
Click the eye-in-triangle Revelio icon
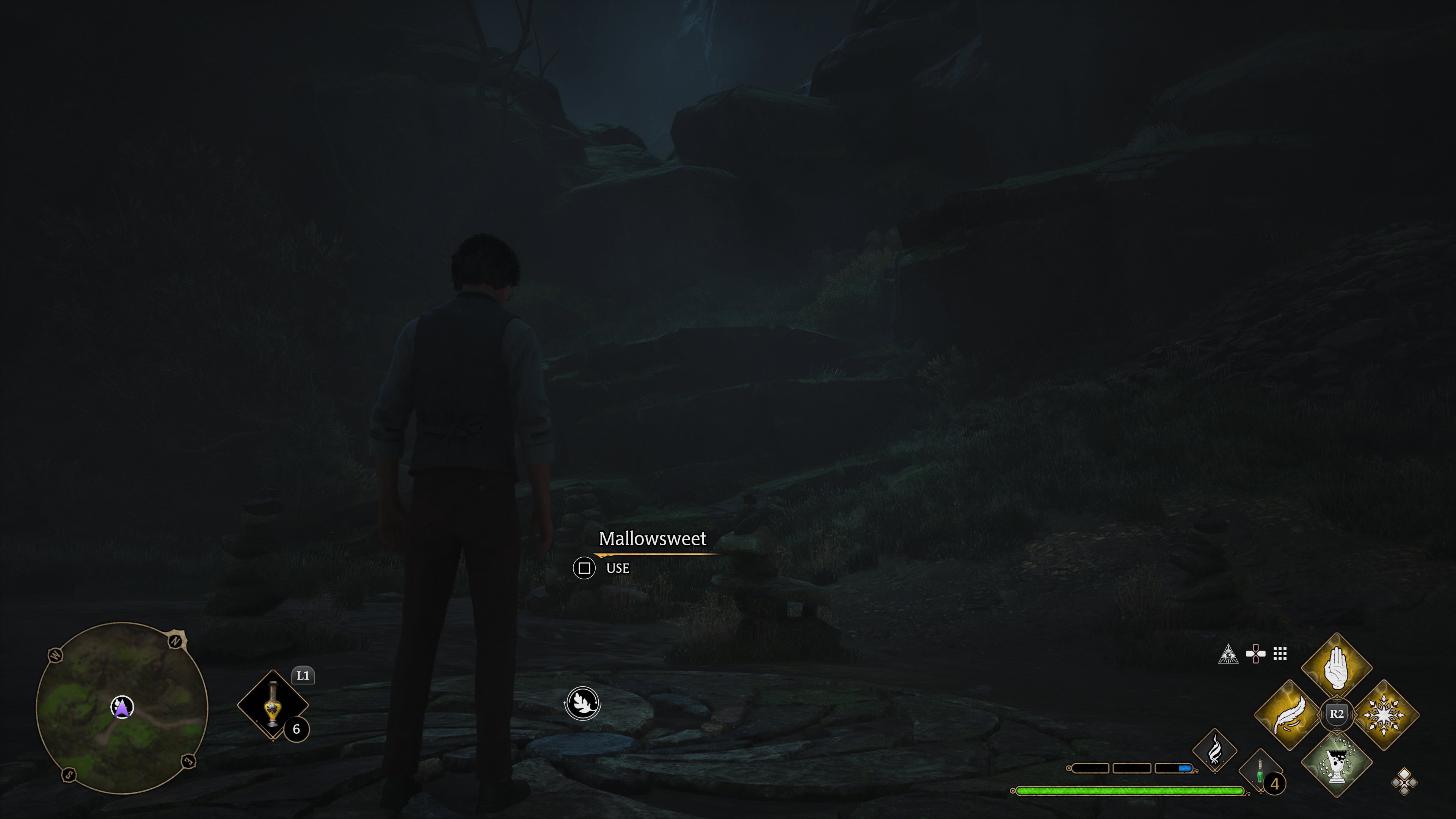point(1228,654)
